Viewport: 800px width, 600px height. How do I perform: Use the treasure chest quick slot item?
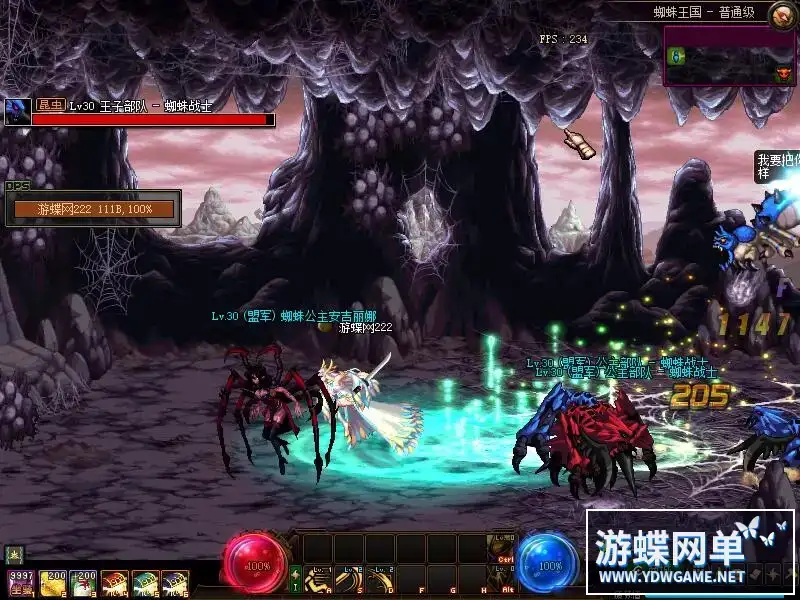tap(114, 584)
